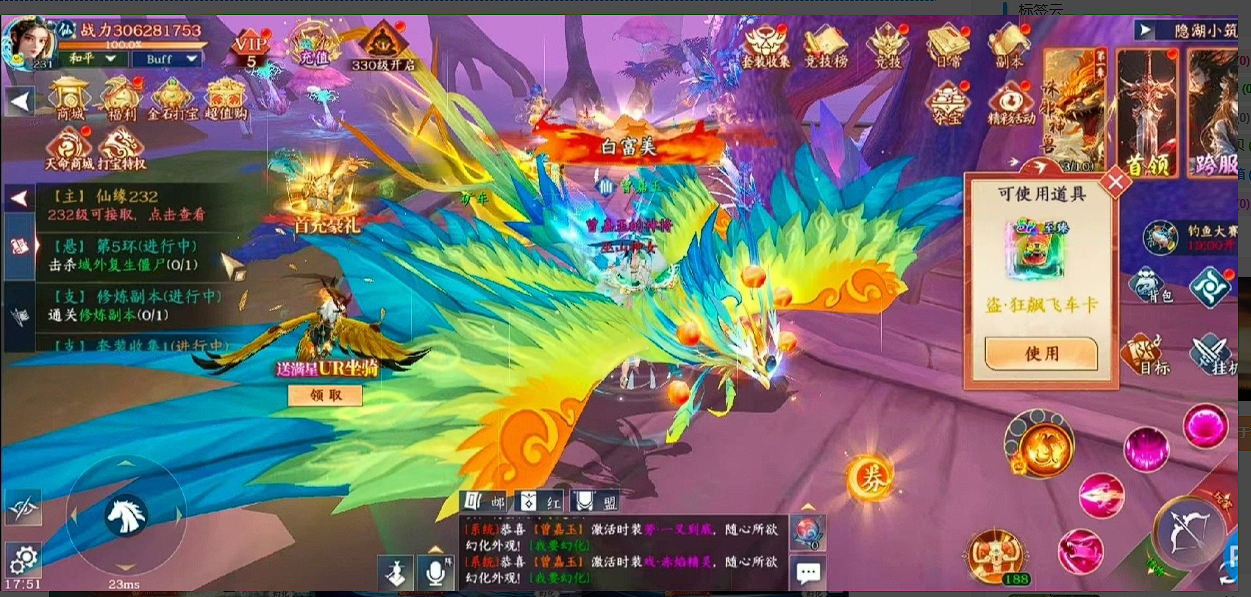Claim the UR mount with 领取

click(x=324, y=395)
